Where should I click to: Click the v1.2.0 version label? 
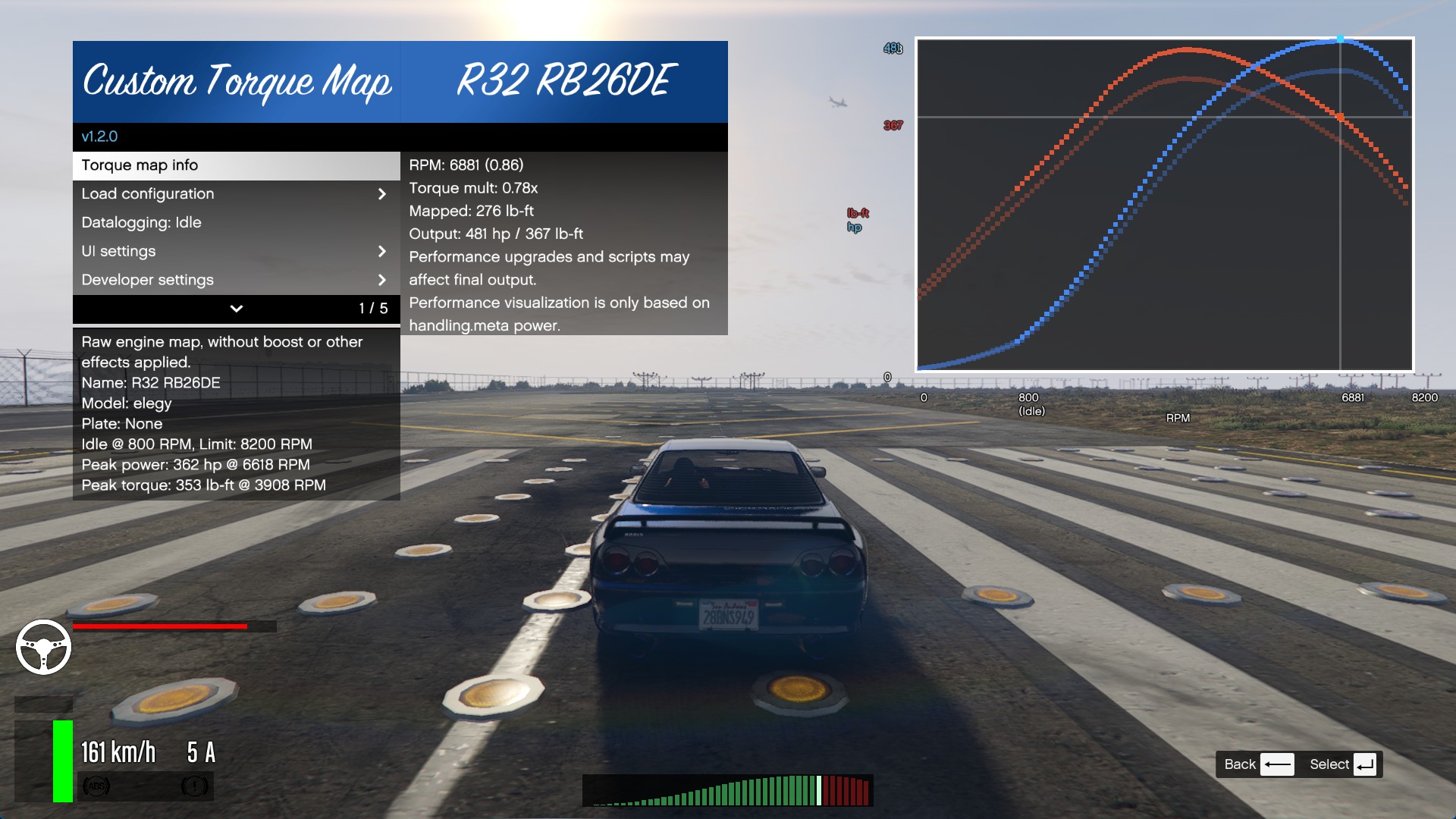pos(101,136)
